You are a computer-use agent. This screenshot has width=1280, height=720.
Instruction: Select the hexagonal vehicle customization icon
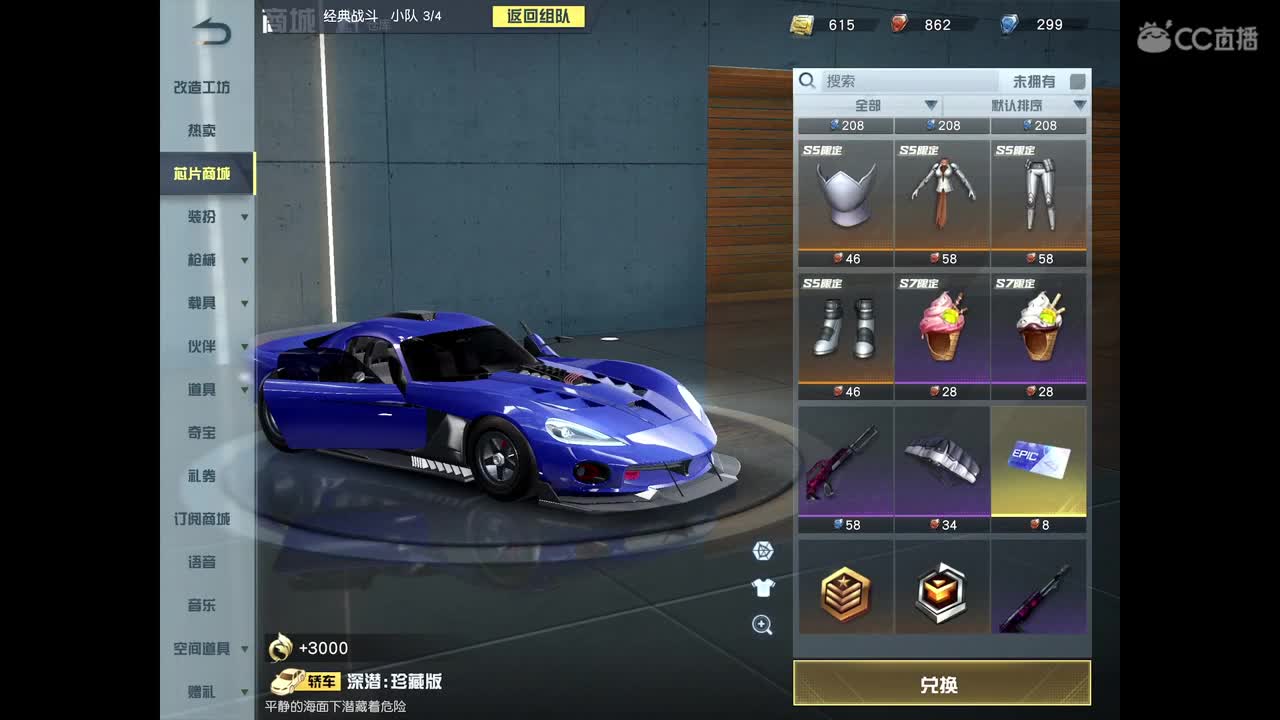(x=762, y=551)
